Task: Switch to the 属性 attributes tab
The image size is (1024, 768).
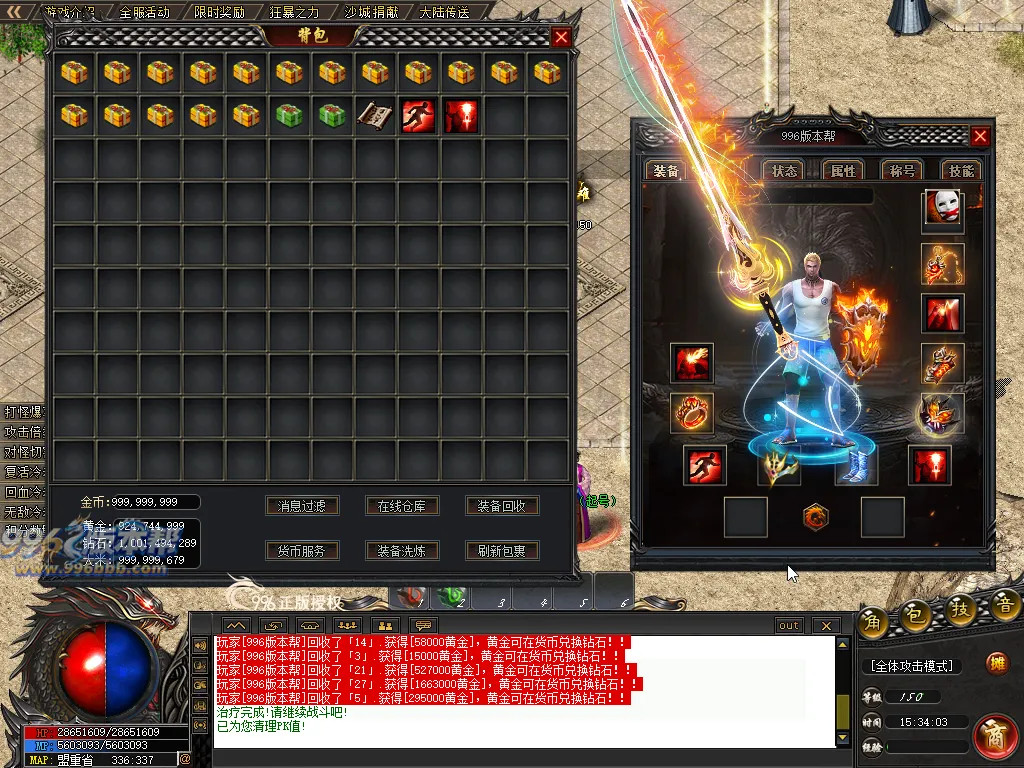Action: (x=844, y=171)
